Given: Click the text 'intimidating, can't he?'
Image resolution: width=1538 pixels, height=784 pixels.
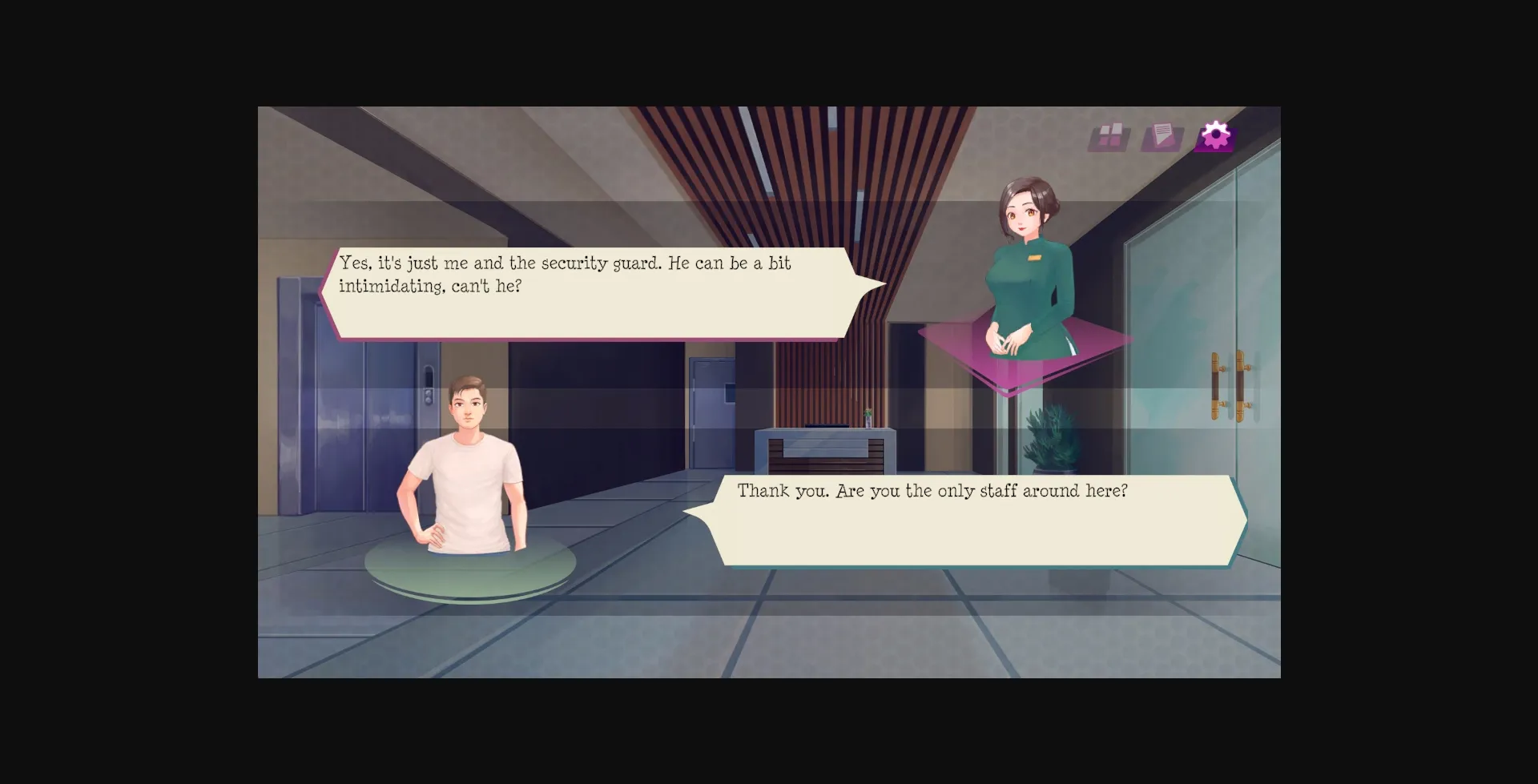Looking at the screenshot, I should click(430, 286).
